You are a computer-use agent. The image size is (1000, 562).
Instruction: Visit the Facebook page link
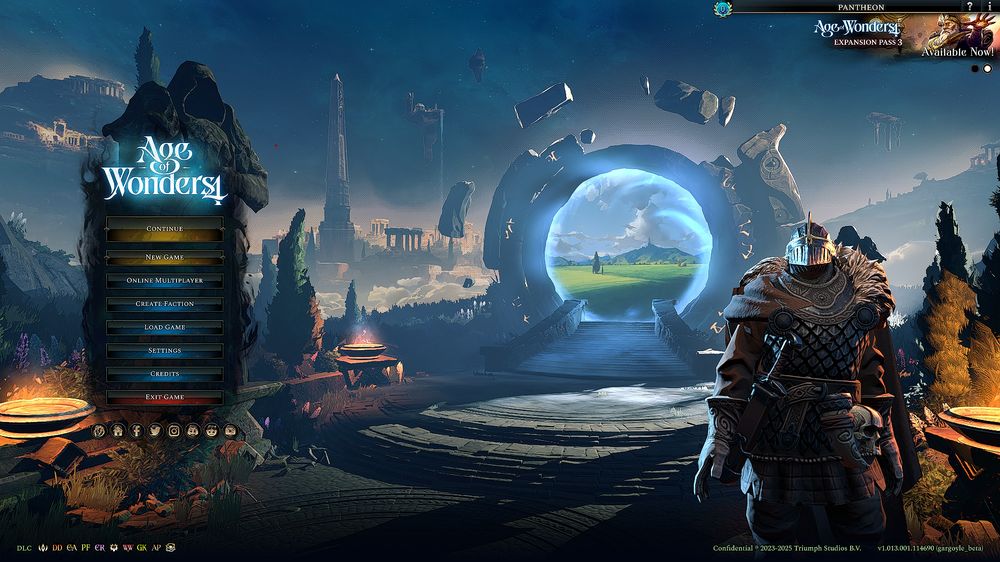tap(136, 430)
